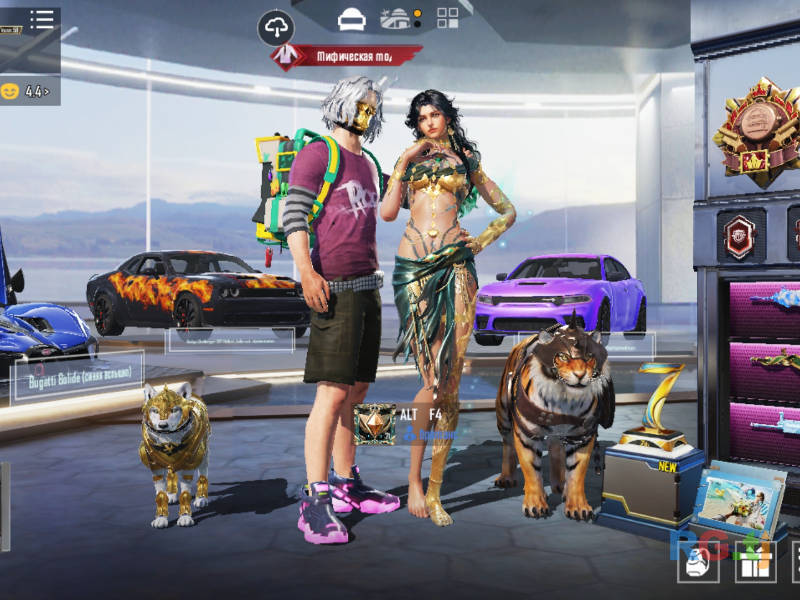Open the Мифическая мода banner
Screen dimensions: 800x600
pos(346,56)
